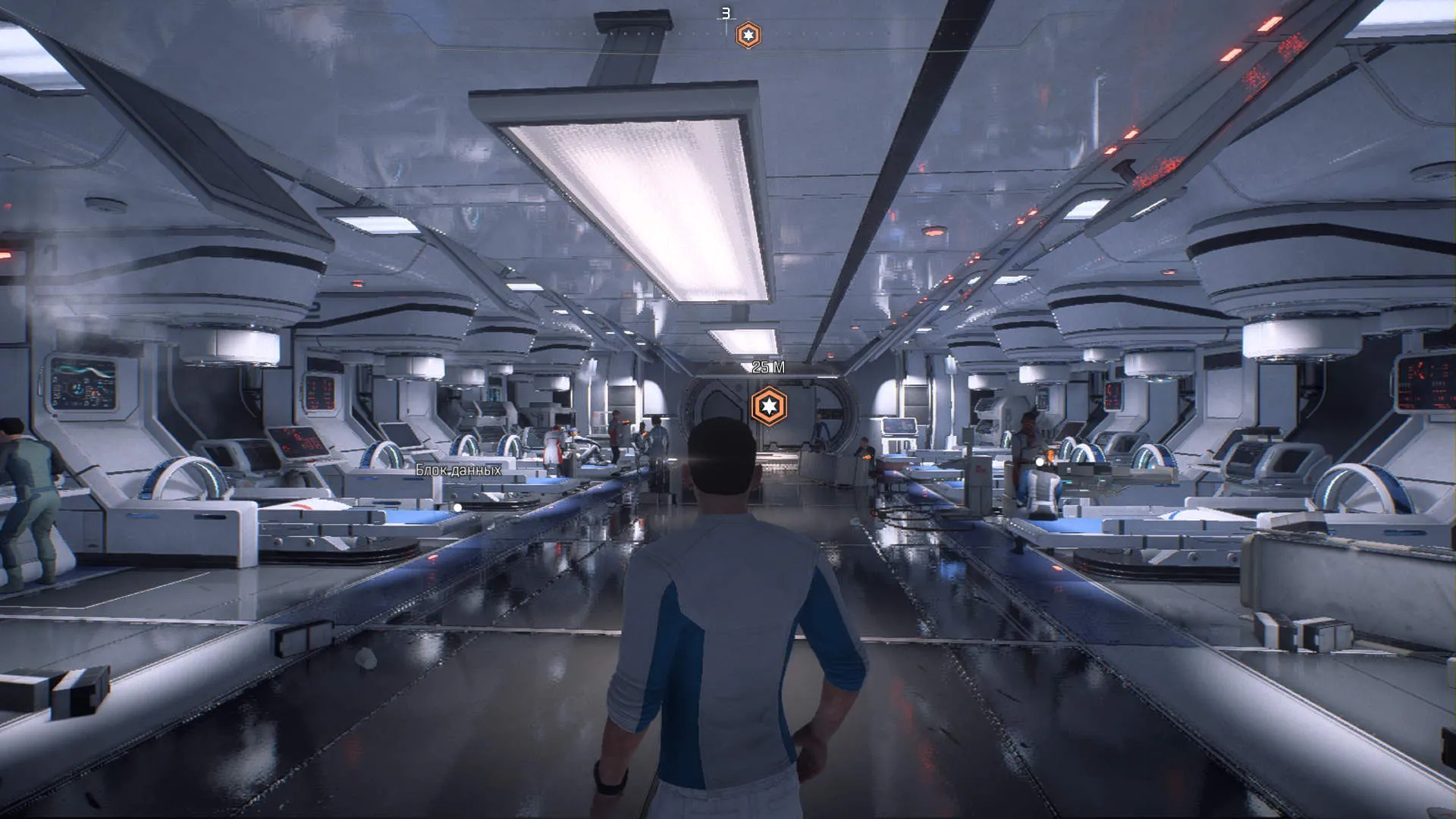Viewport: 1456px width, 819px height.
Task: Select the 25 M waypoint hexagon marker
Action: (x=769, y=406)
